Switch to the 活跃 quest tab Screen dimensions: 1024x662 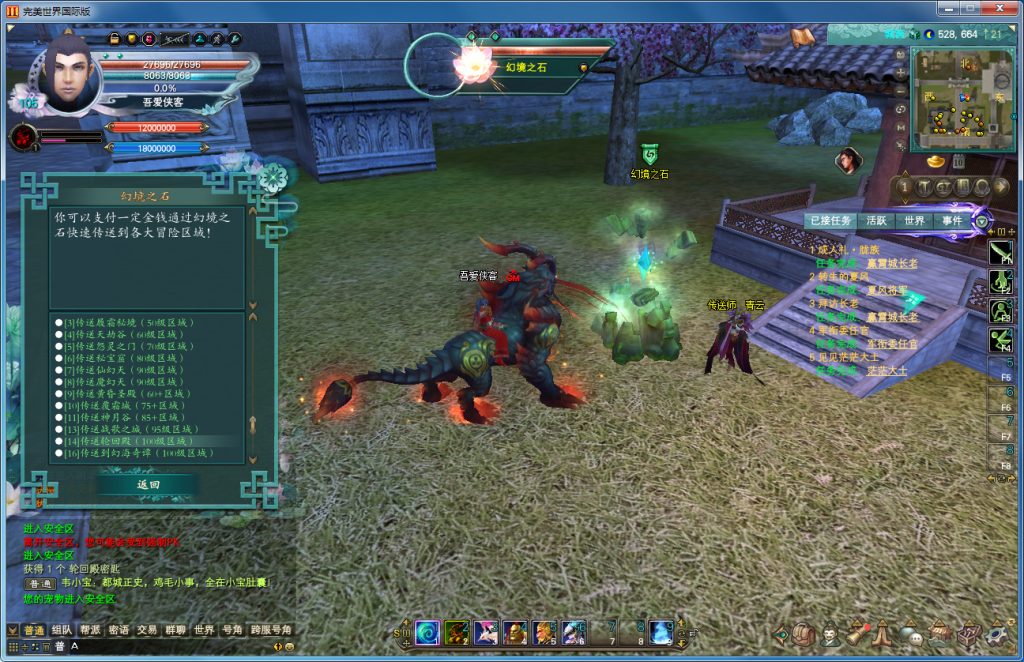pyautogui.click(x=877, y=221)
